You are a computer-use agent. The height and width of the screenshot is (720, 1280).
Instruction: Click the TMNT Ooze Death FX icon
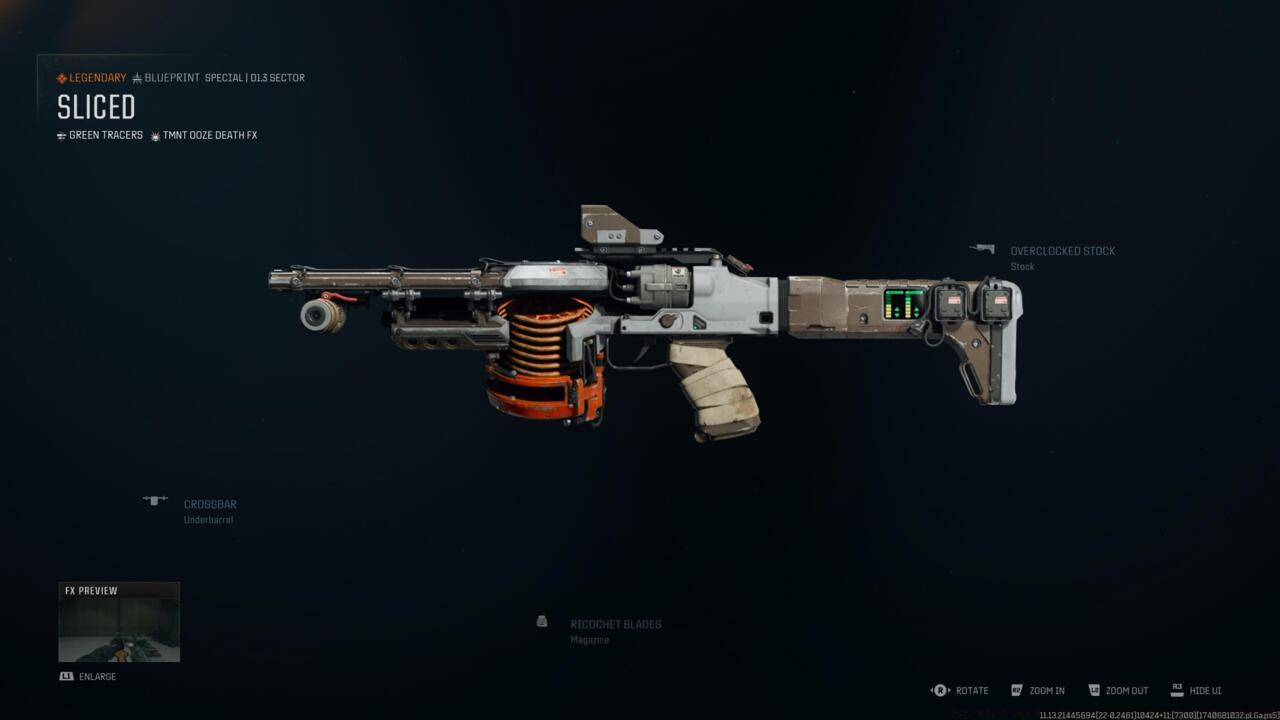click(x=155, y=135)
